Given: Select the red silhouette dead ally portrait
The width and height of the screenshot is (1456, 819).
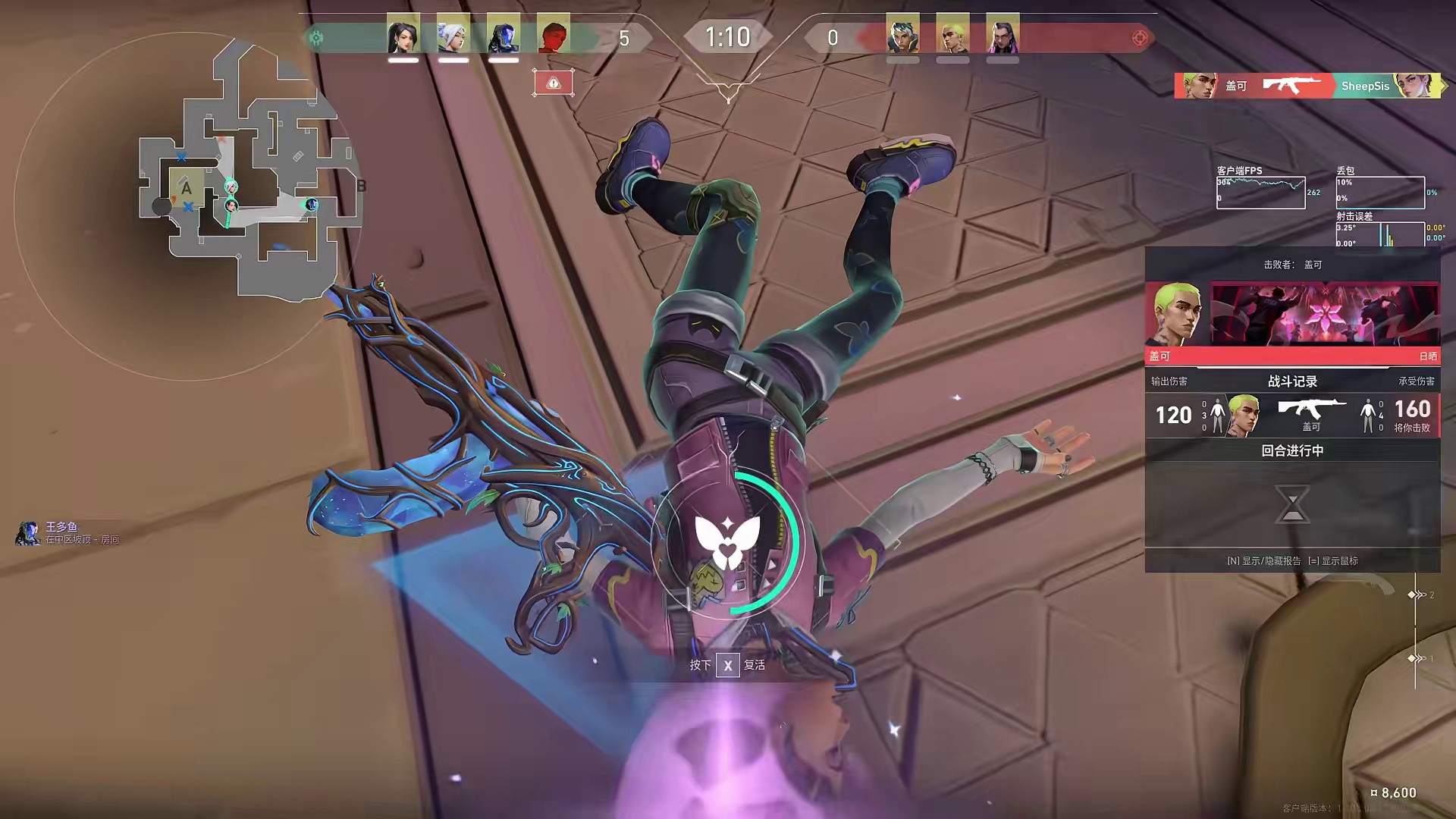Looking at the screenshot, I should tap(554, 36).
